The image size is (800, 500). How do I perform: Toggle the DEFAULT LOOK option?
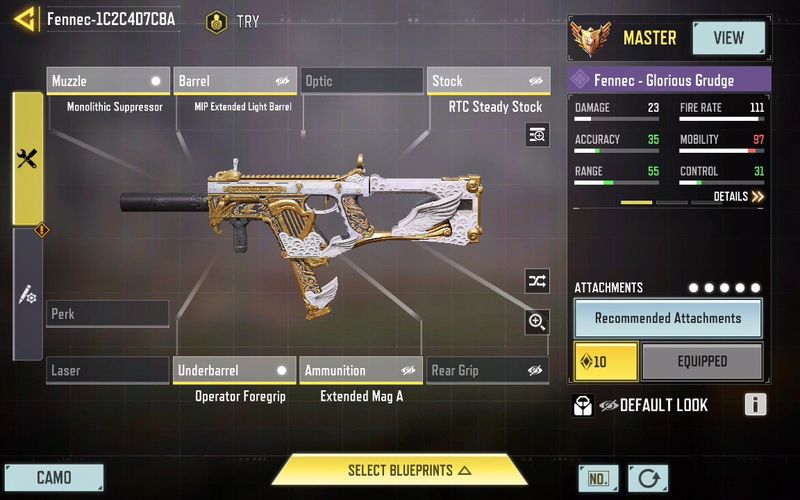pos(640,405)
